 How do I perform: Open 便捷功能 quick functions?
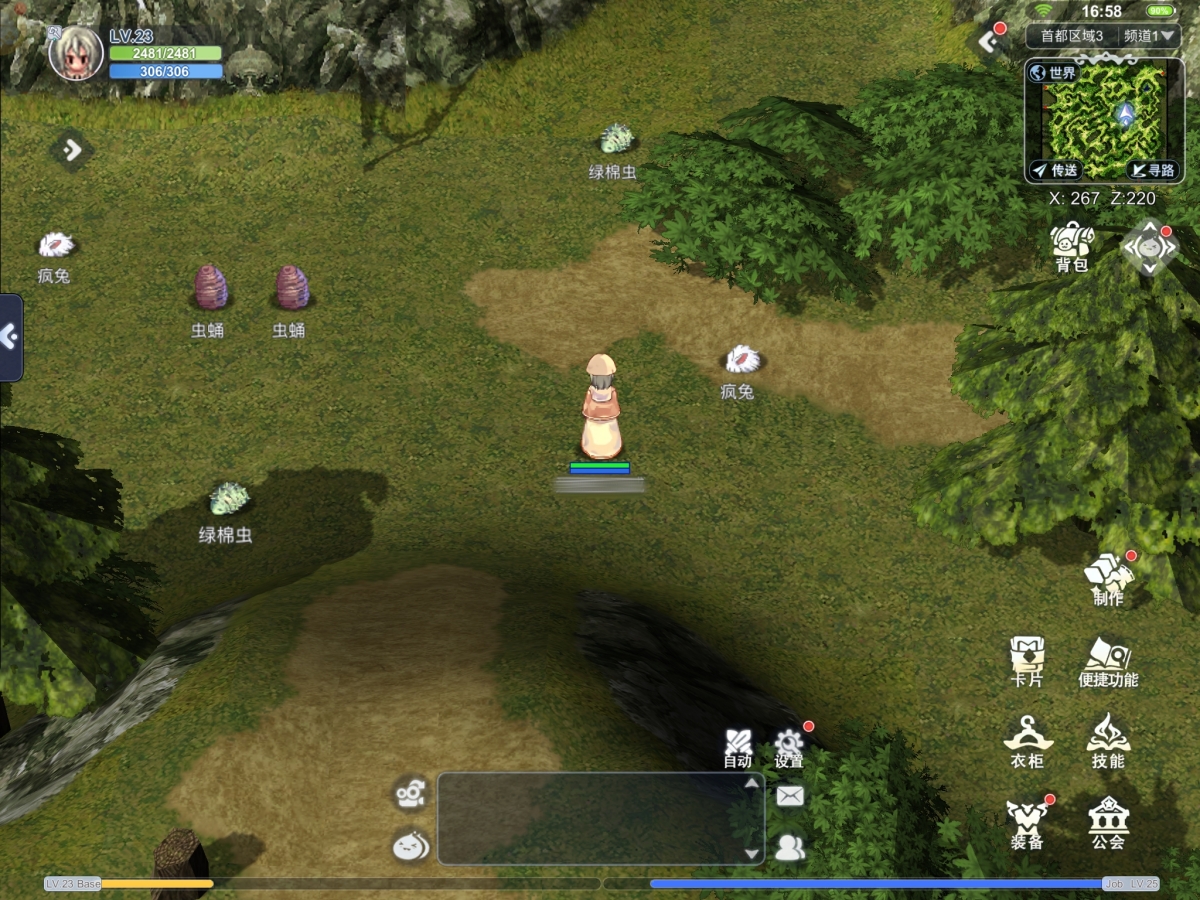1108,660
